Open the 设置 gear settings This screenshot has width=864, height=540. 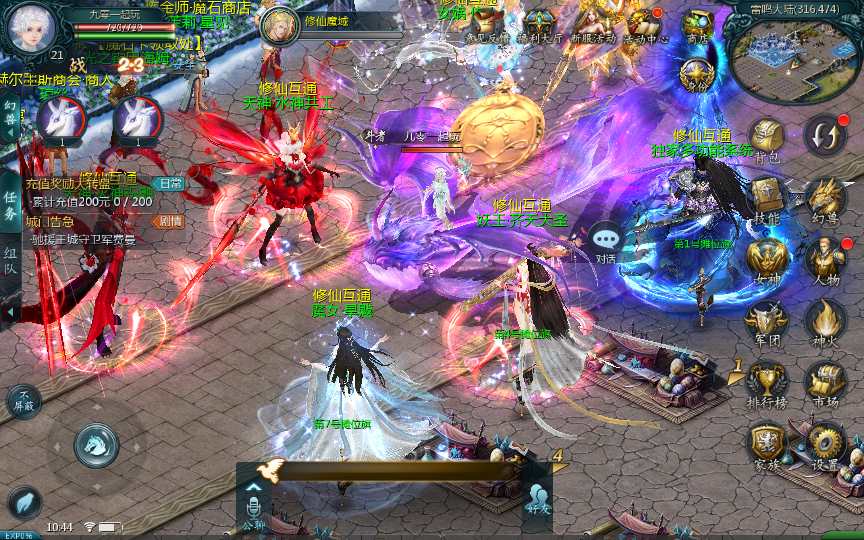click(826, 442)
